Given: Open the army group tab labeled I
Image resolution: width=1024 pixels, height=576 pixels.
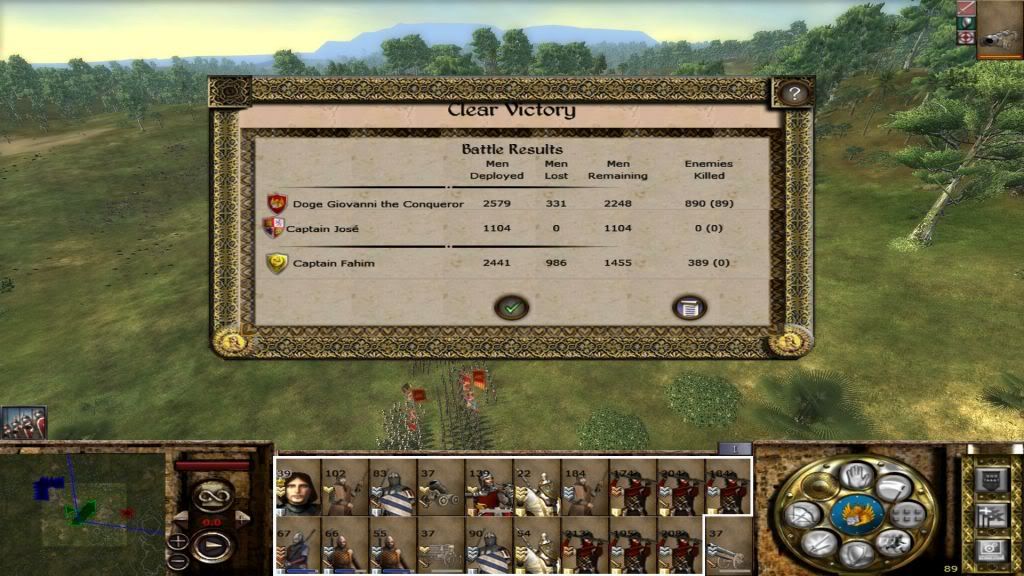Looking at the screenshot, I should pos(734,449).
